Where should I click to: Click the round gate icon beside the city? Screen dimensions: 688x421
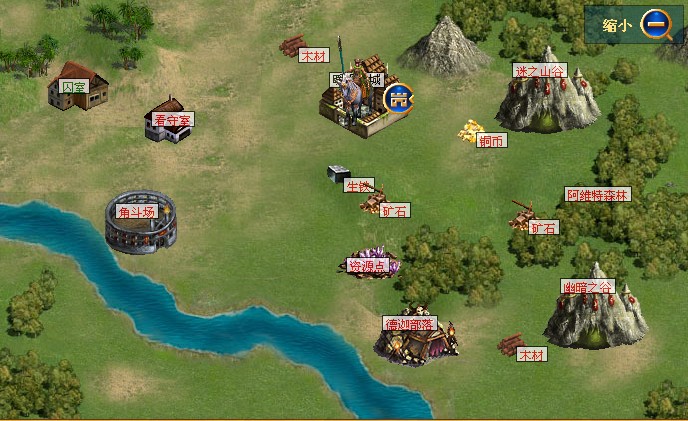tap(399, 98)
